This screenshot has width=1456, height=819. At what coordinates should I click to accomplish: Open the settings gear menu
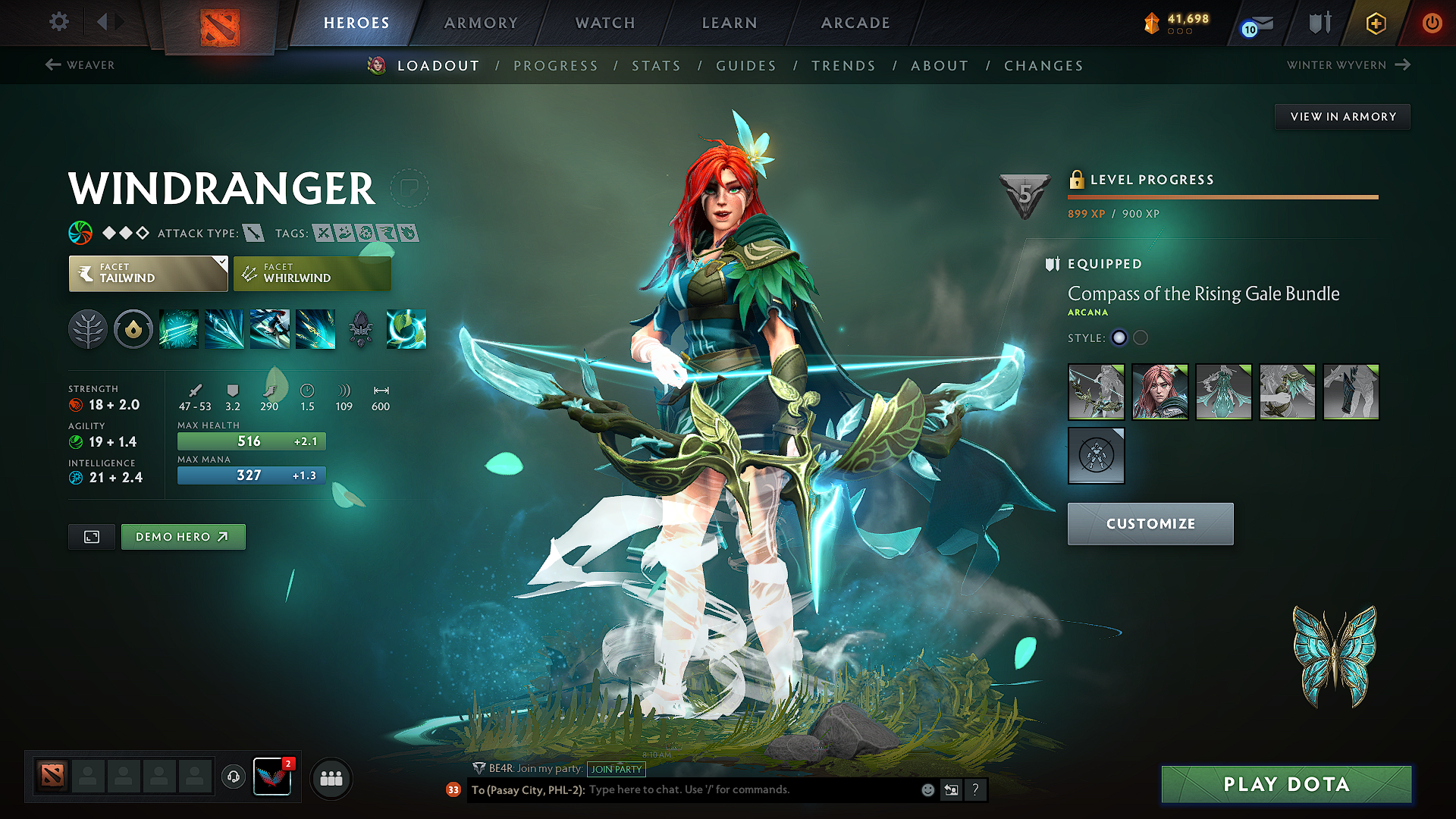tap(58, 22)
